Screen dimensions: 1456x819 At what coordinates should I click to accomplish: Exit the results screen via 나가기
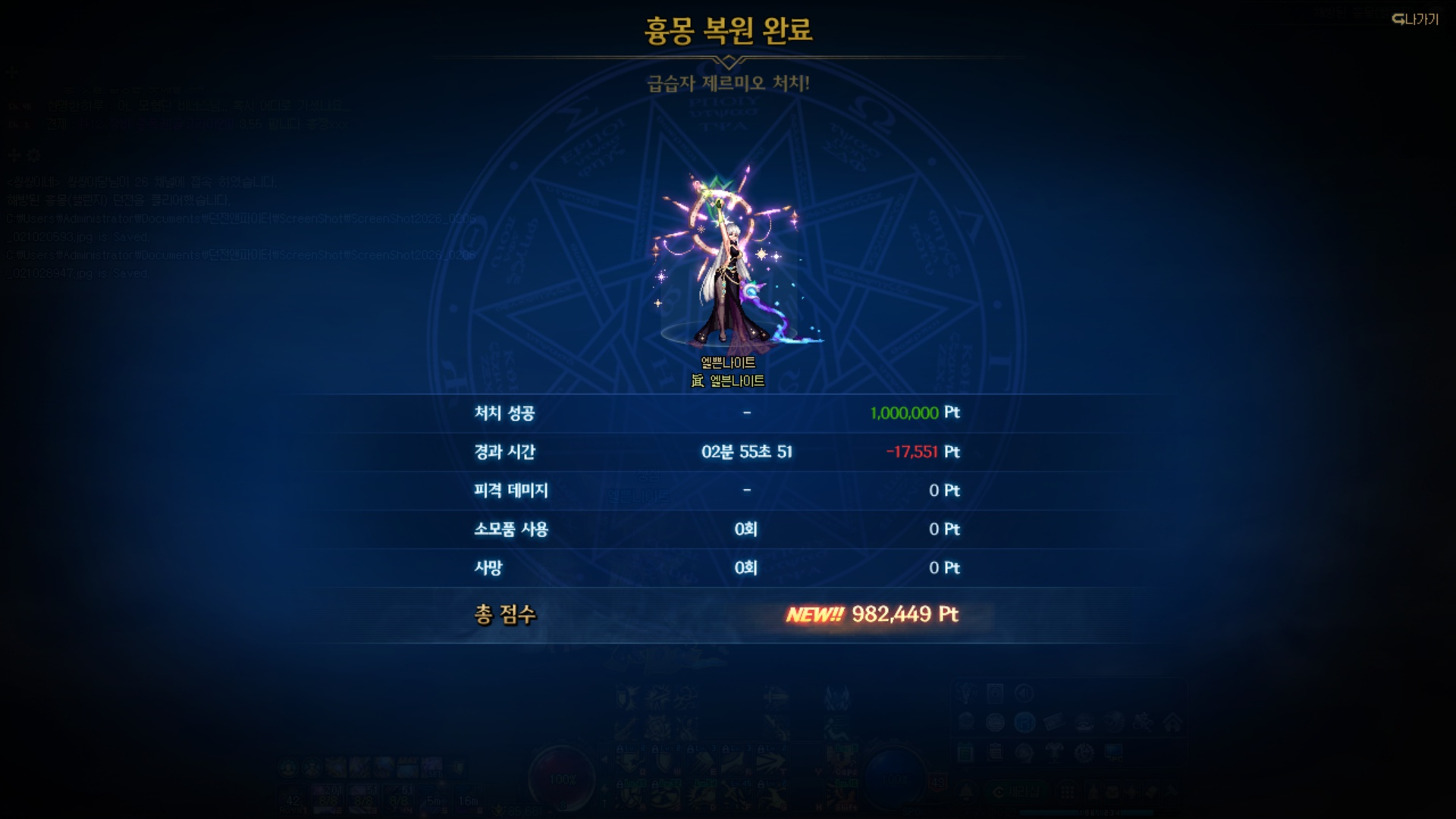1415,20
